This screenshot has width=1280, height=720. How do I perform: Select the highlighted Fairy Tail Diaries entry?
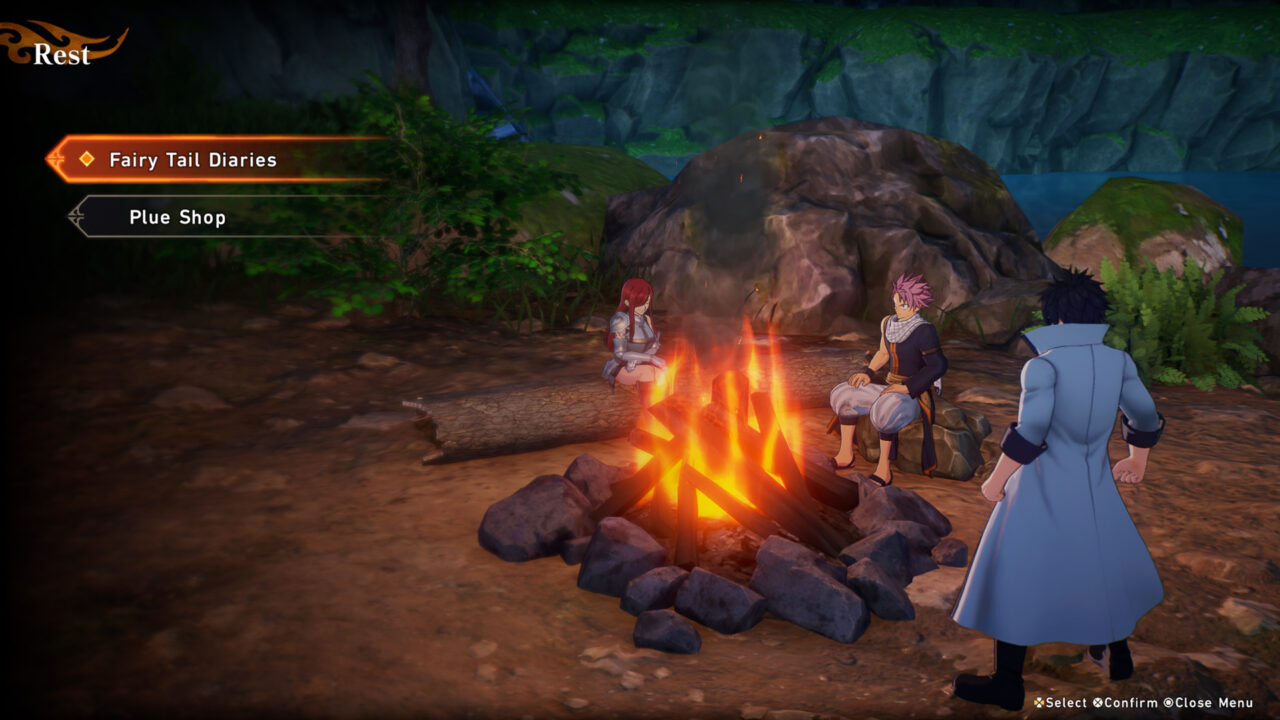point(194,160)
